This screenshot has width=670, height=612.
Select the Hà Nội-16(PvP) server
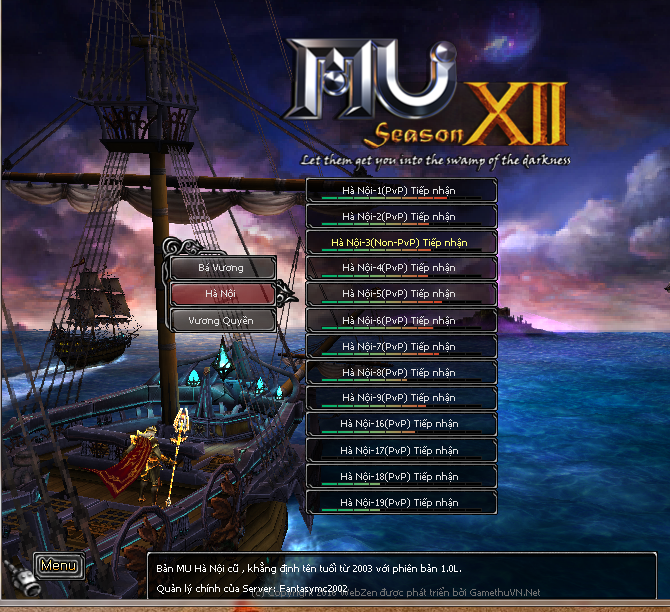(400, 424)
